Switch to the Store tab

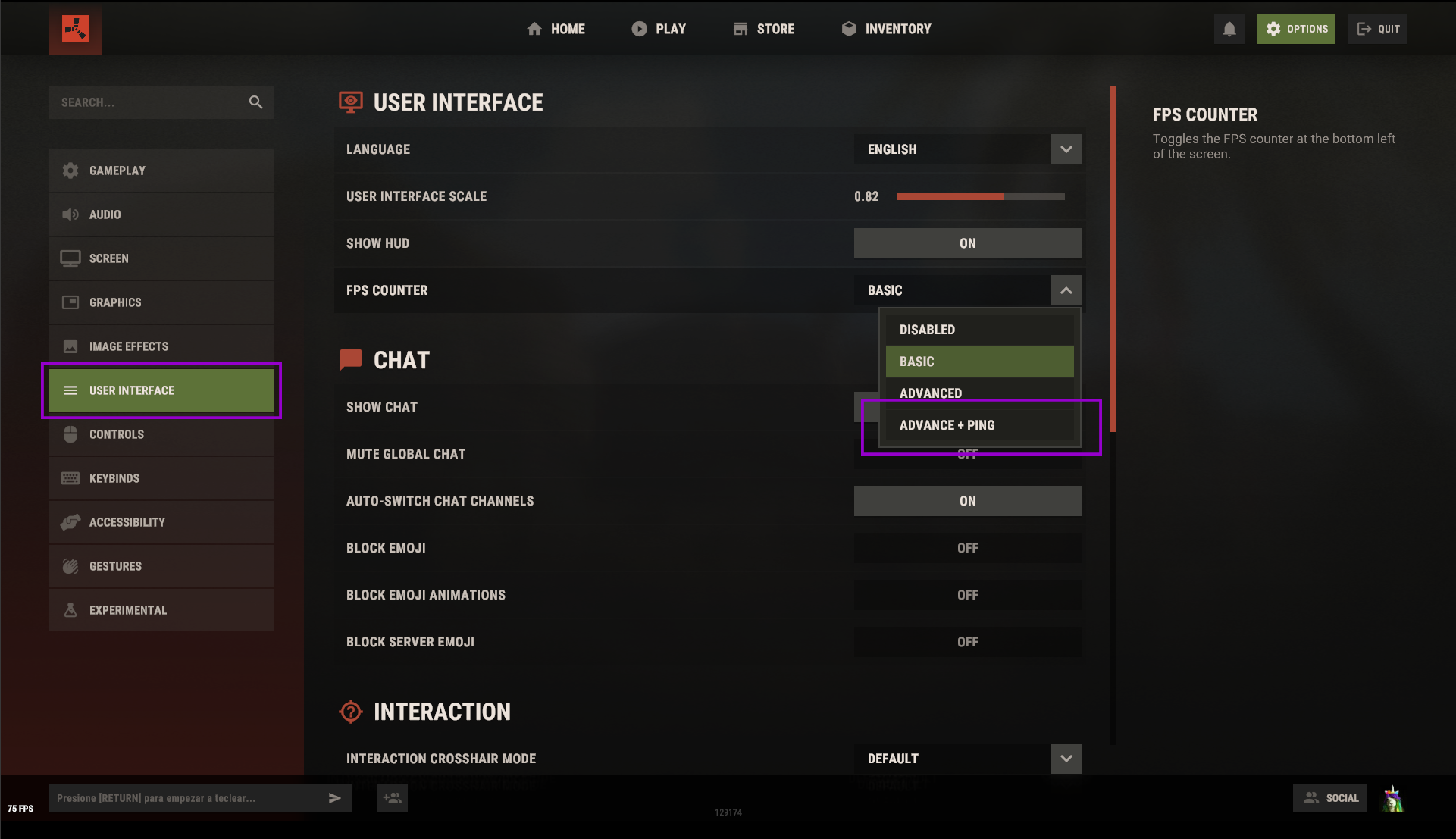click(x=764, y=28)
